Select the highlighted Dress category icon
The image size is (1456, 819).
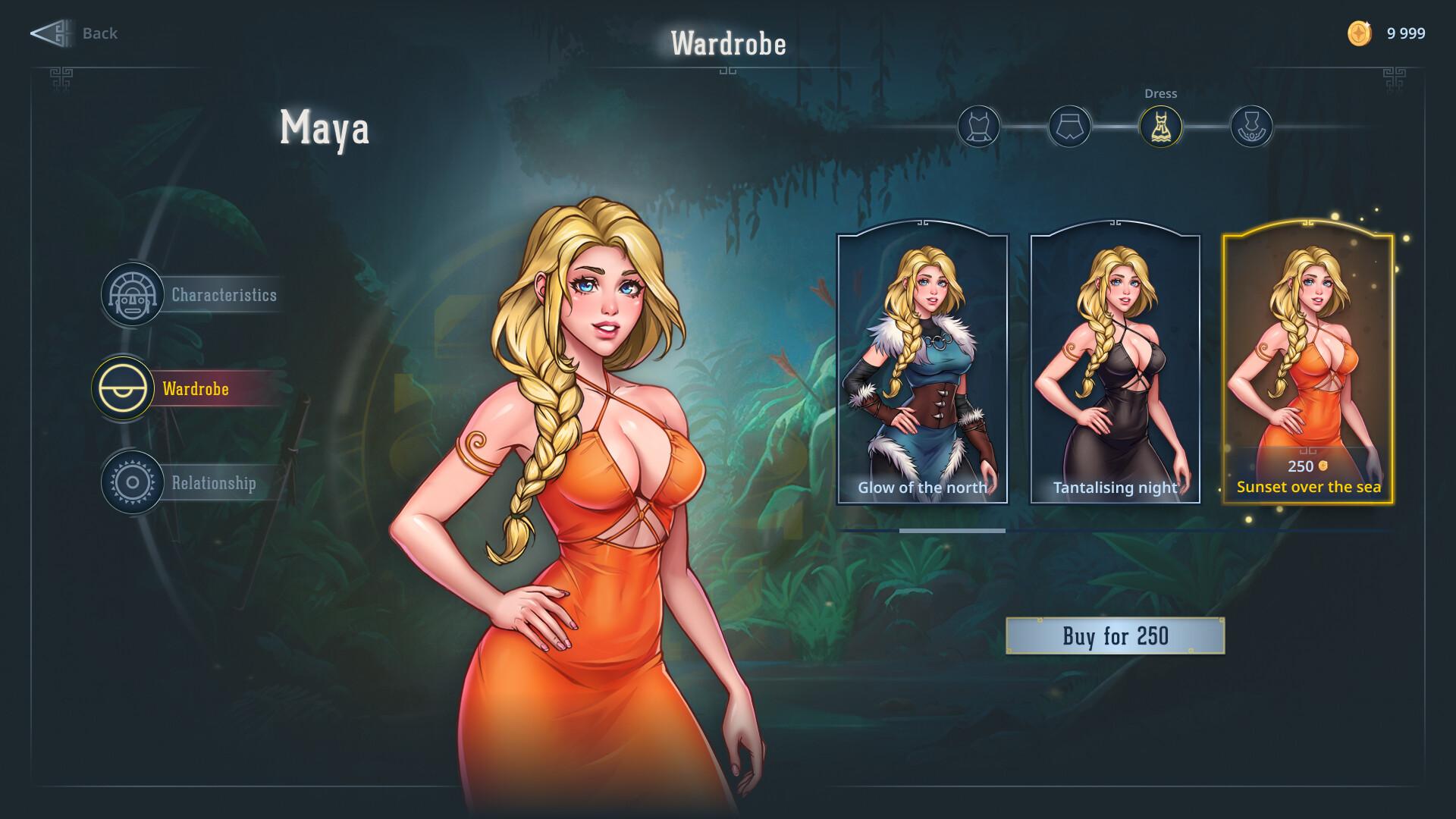[1162, 127]
